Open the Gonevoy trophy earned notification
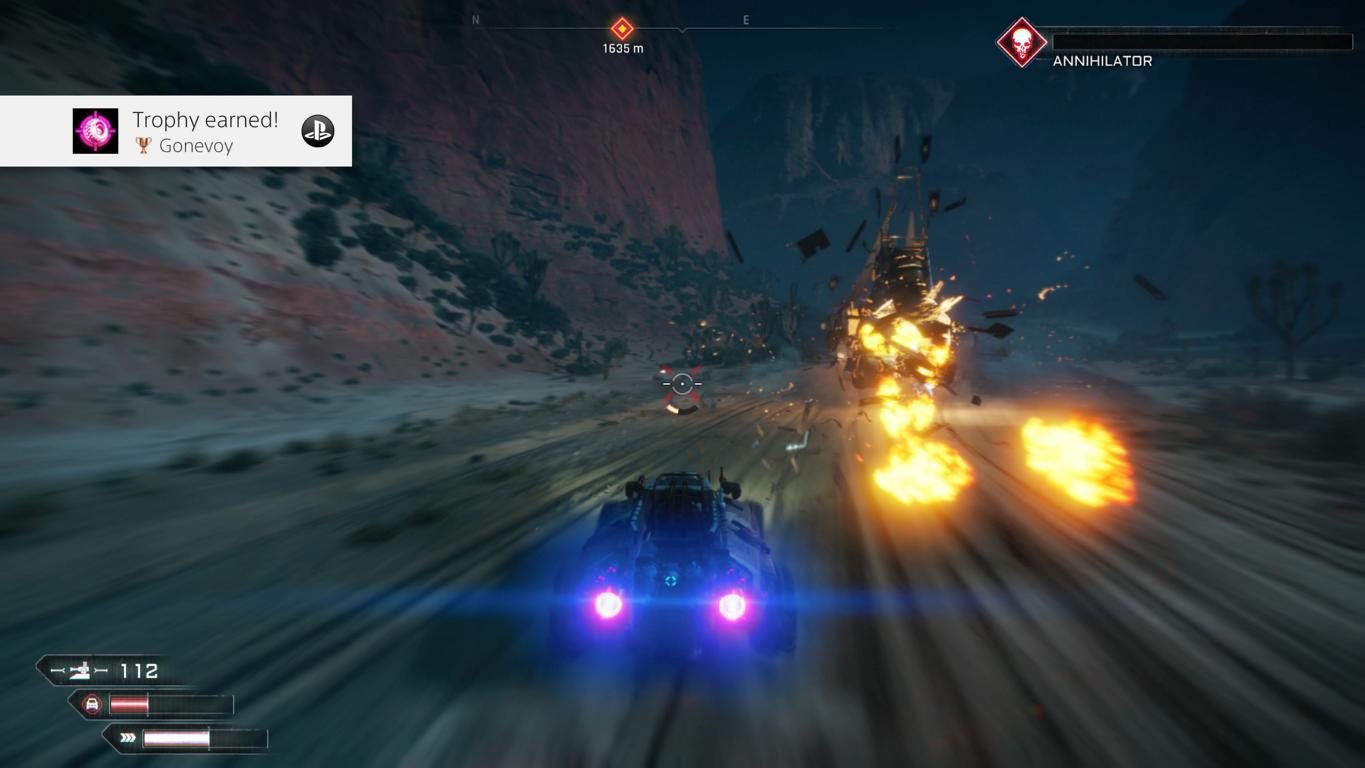The height and width of the screenshot is (768, 1365). (x=205, y=131)
